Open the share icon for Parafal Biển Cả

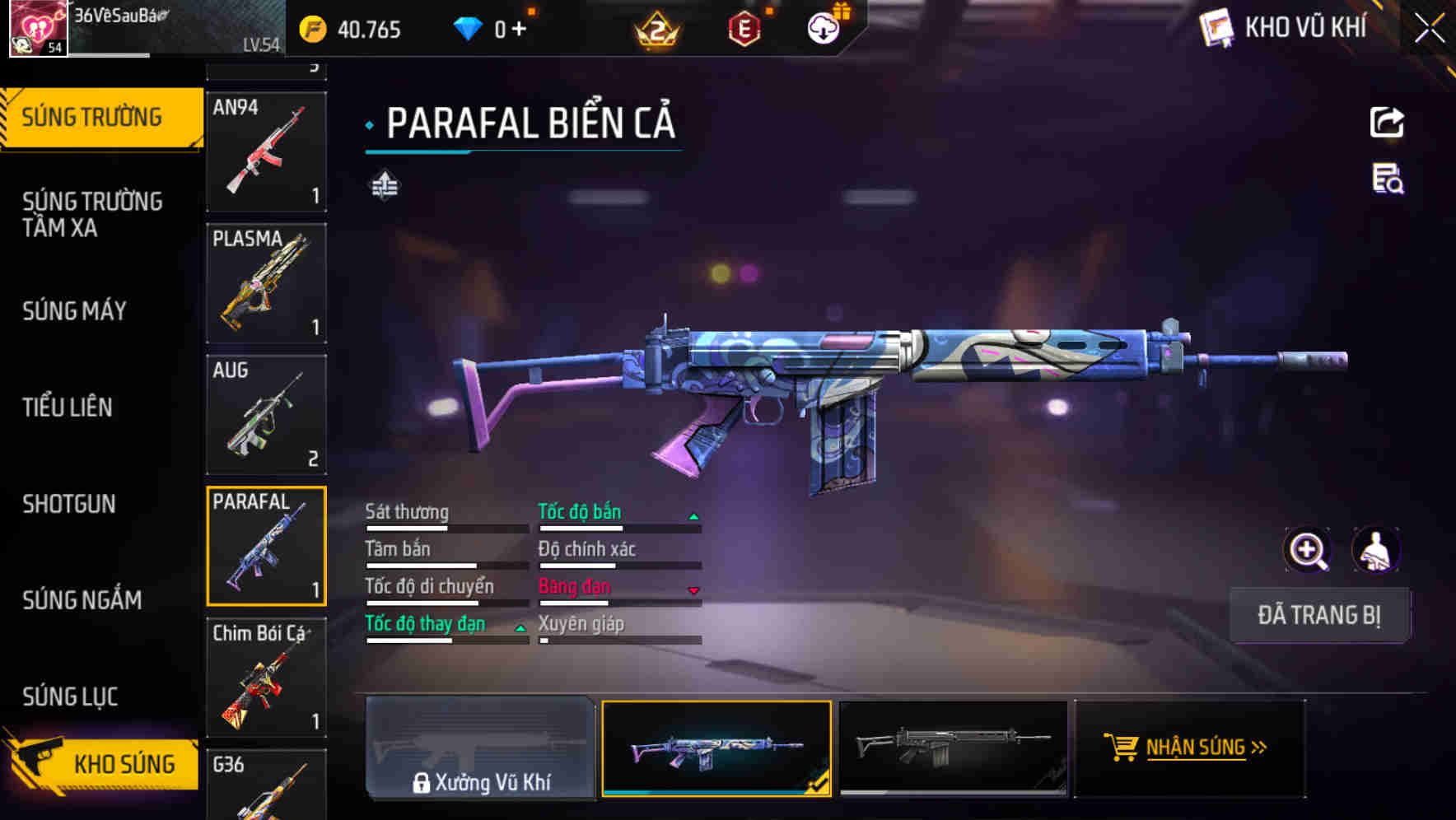(x=1386, y=122)
